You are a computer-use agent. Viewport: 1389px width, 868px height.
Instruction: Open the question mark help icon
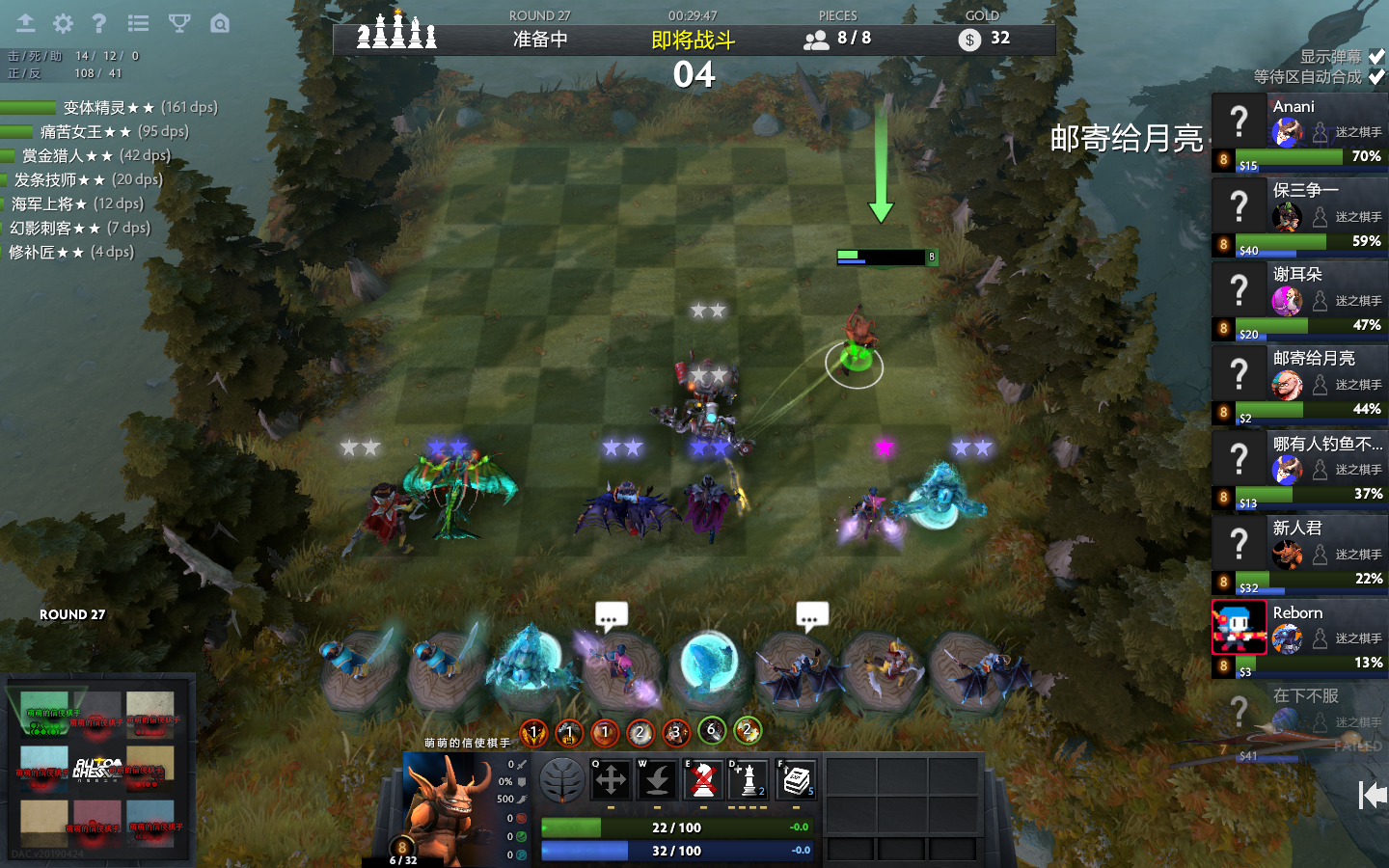pyautogui.click(x=98, y=23)
